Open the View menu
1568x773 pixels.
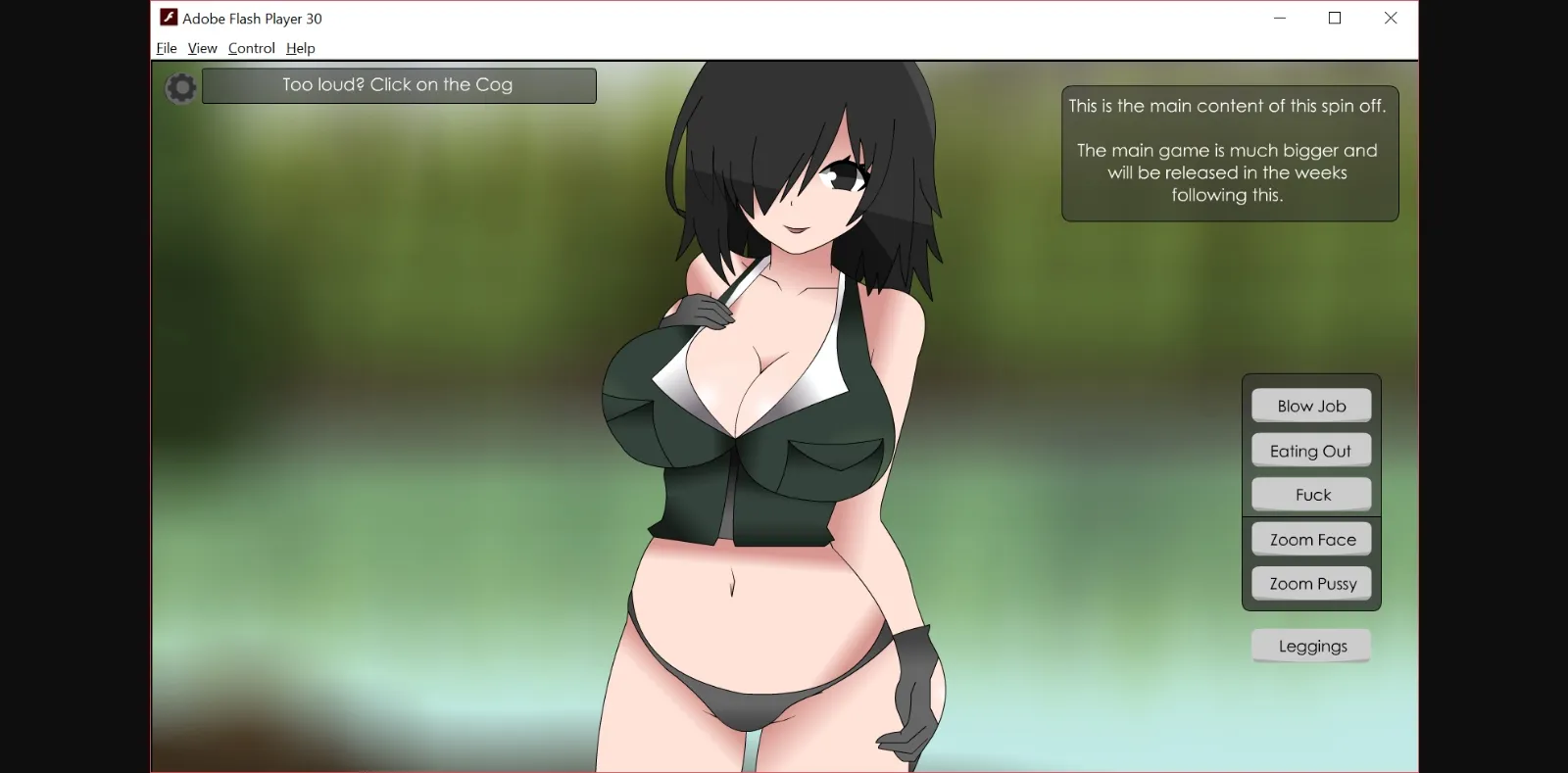point(202,48)
